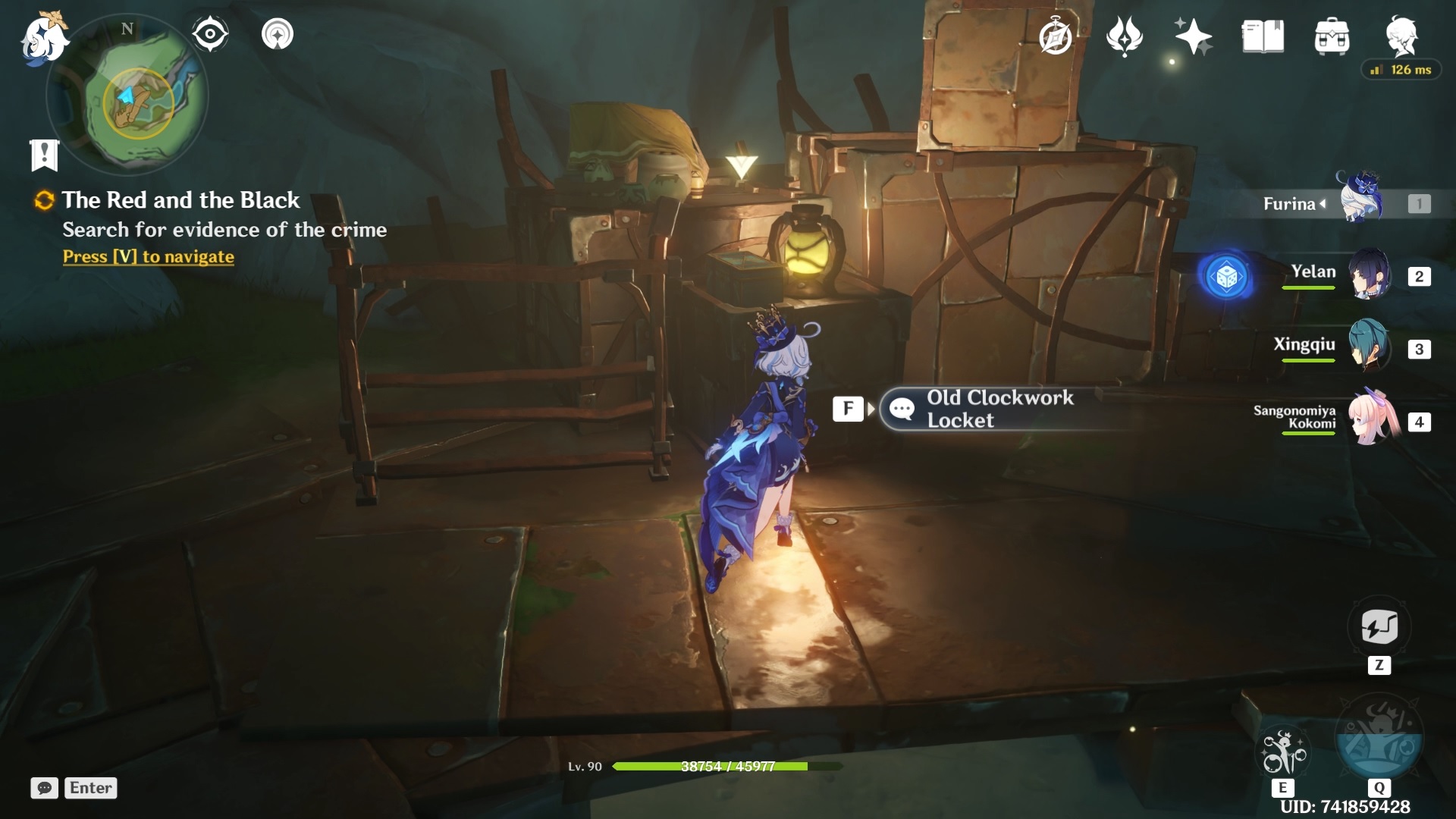
Task: Open the eye-shaped elemental sight icon
Action: point(210,34)
